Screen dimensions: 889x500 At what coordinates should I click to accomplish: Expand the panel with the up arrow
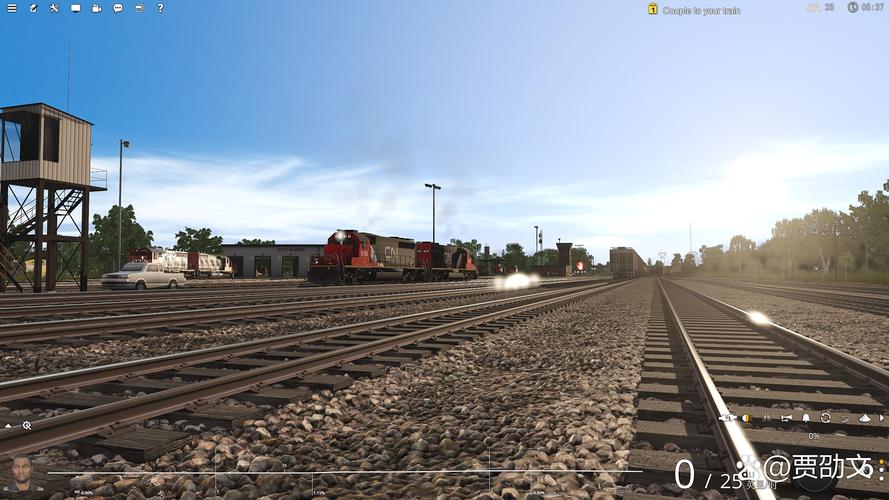[9, 425]
